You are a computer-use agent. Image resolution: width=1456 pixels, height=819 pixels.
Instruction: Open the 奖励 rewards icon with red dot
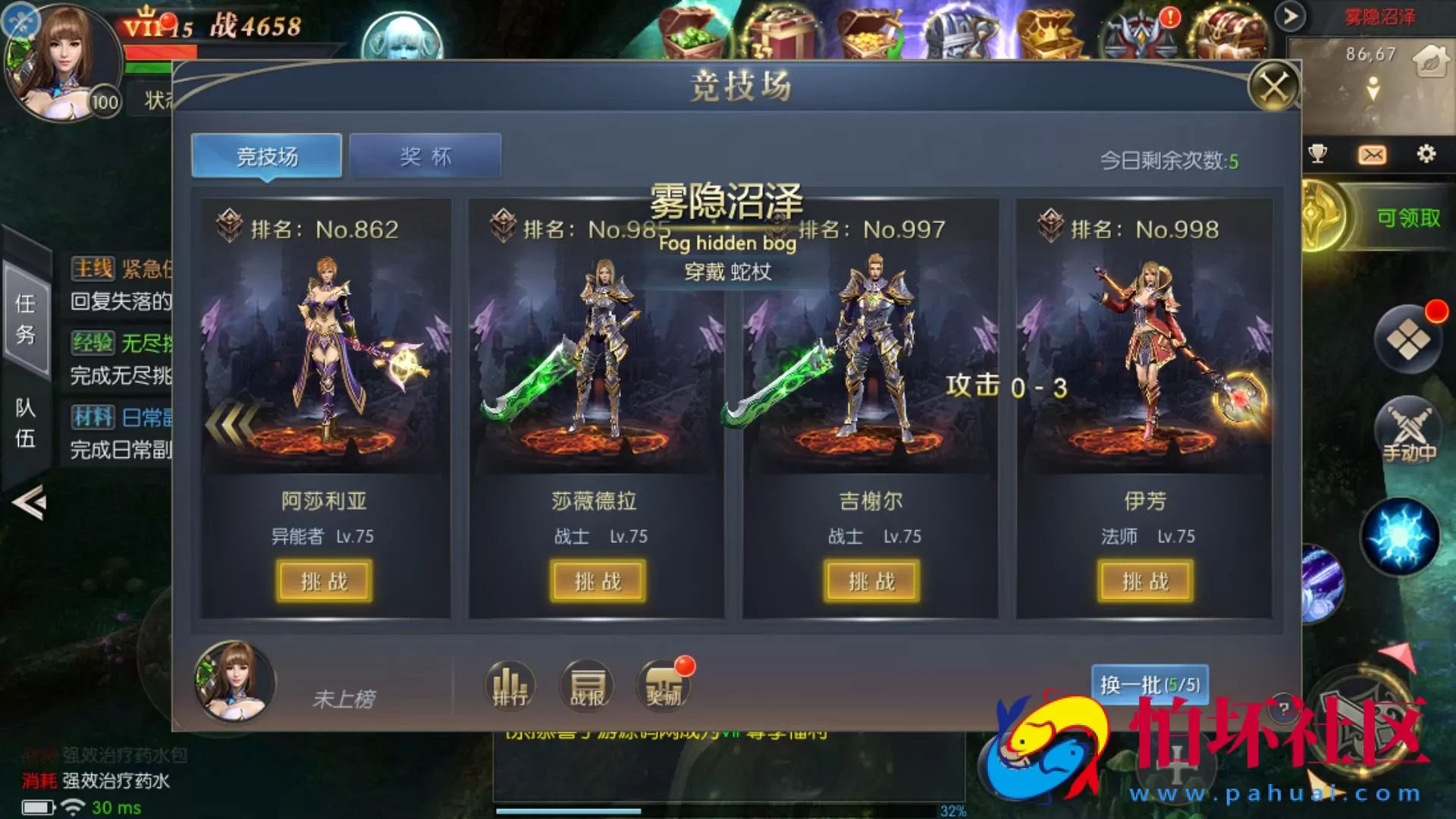(661, 685)
